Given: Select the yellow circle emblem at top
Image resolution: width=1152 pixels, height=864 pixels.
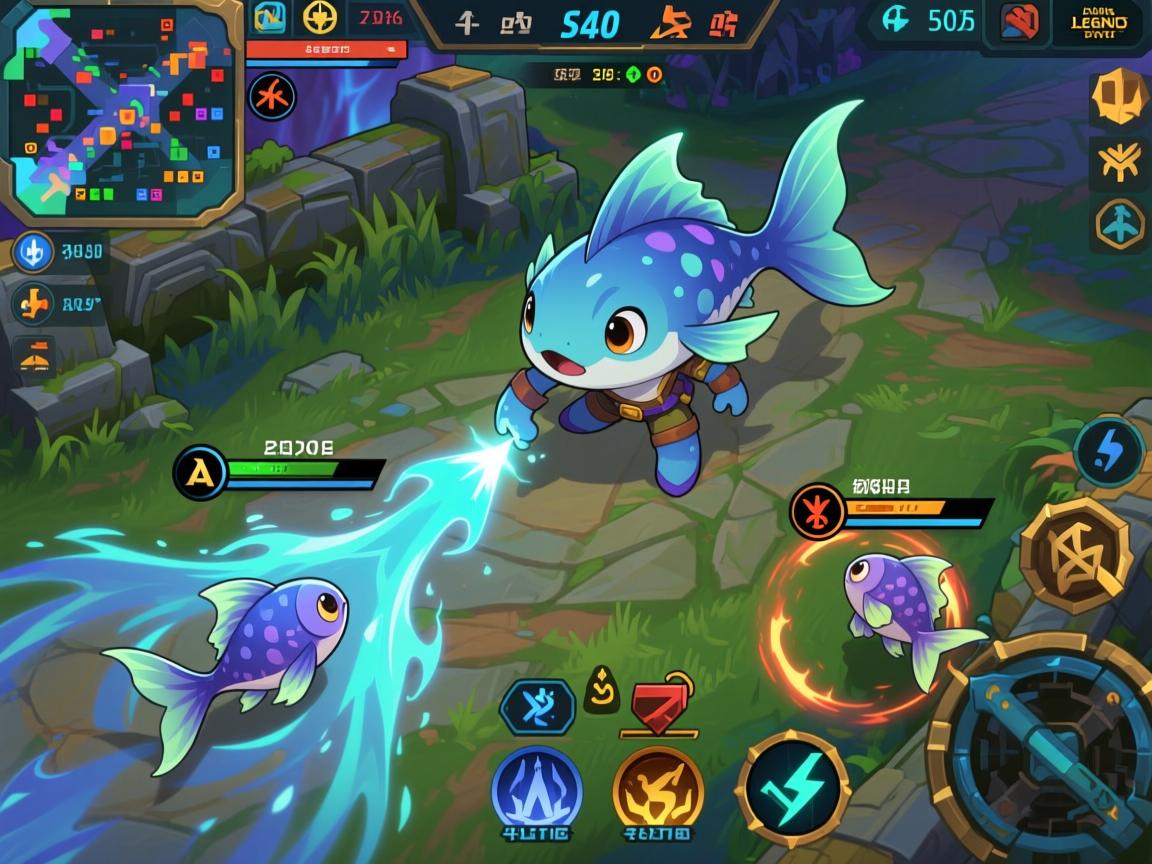Looking at the screenshot, I should pyautogui.click(x=320, y=18).
